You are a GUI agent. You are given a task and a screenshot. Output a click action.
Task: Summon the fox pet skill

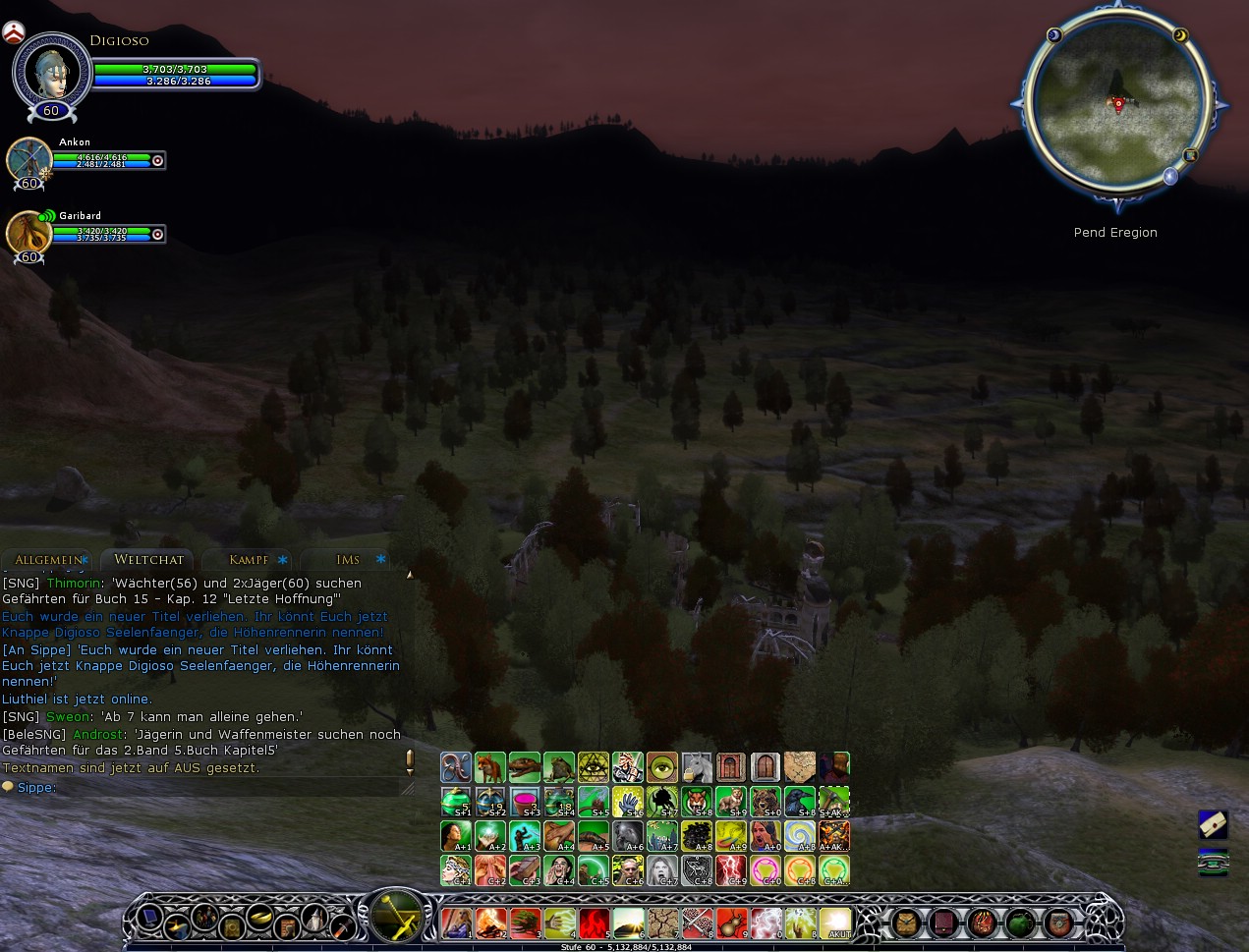(490, 767)
